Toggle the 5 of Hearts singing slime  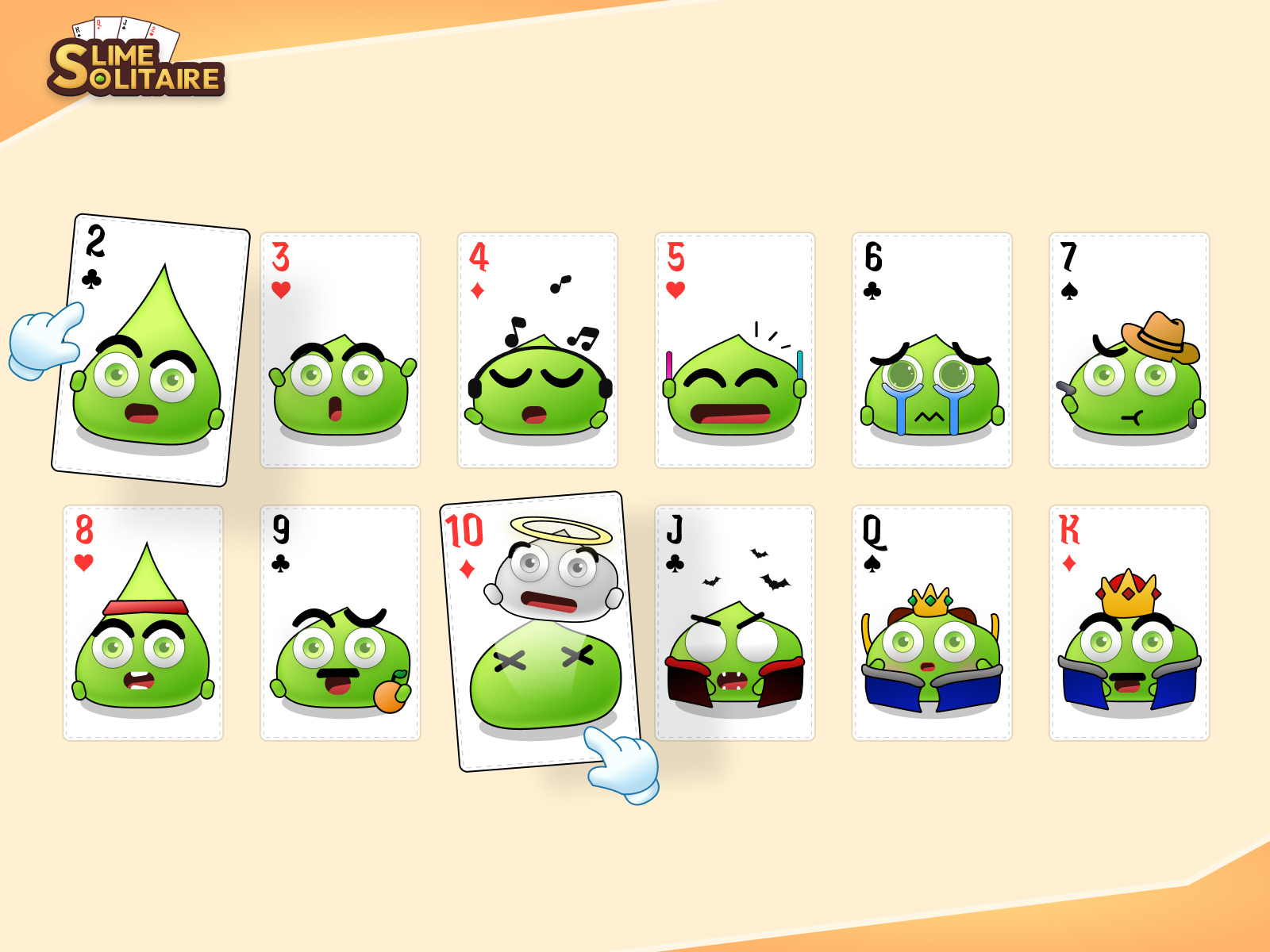734,349
